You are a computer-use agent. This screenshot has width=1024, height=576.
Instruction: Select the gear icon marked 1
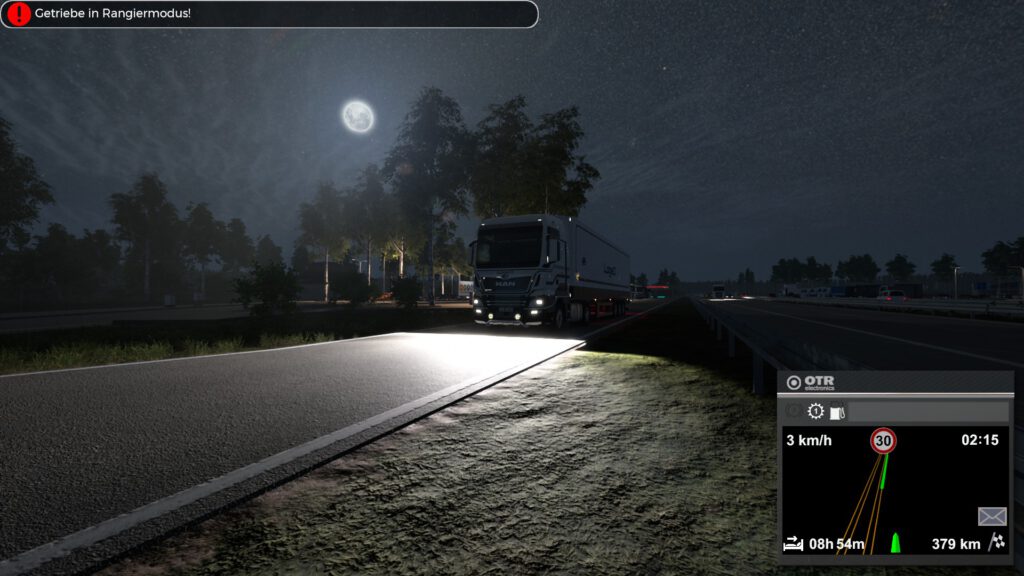point(816,411)
